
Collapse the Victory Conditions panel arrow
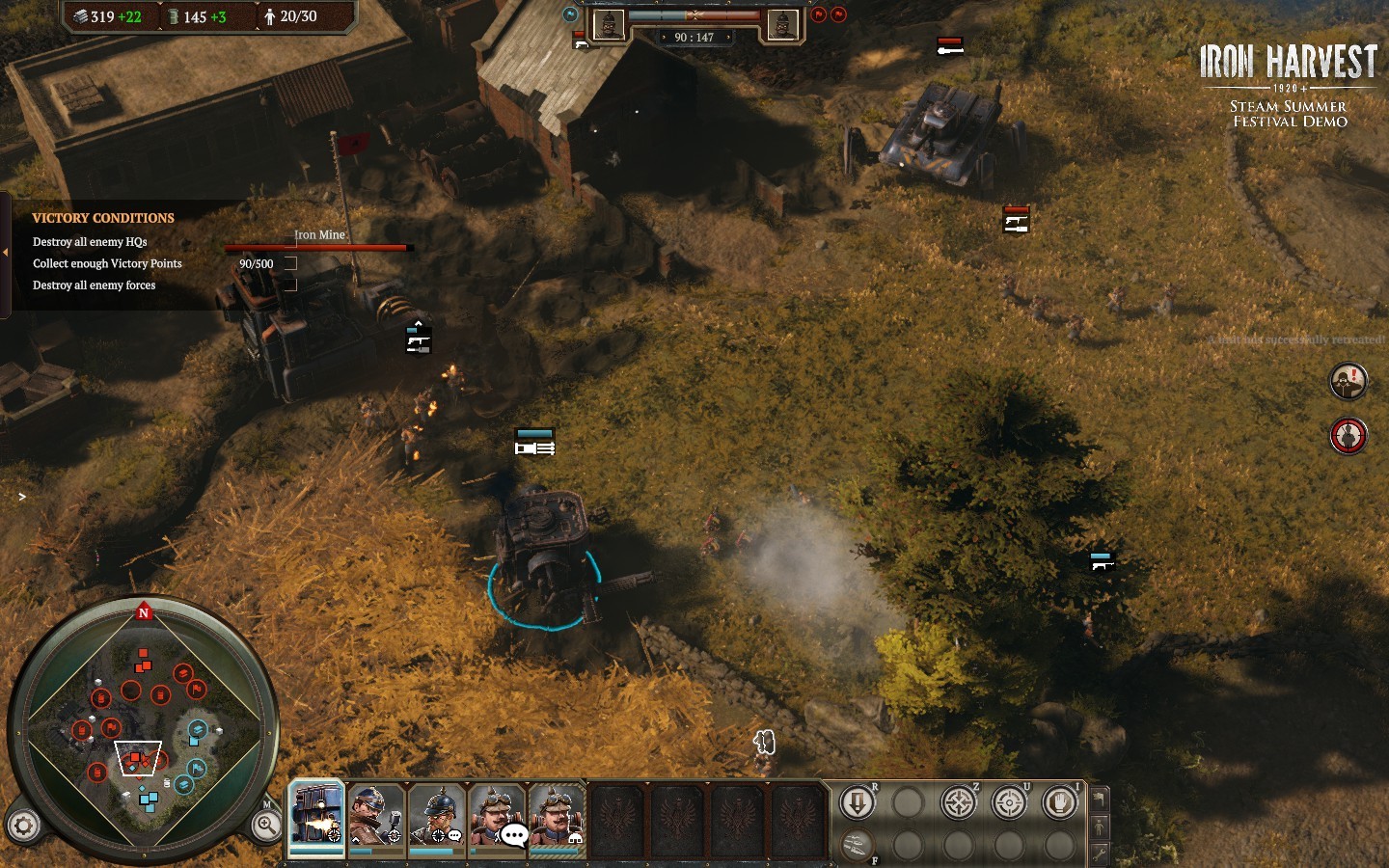coord(5,253)
